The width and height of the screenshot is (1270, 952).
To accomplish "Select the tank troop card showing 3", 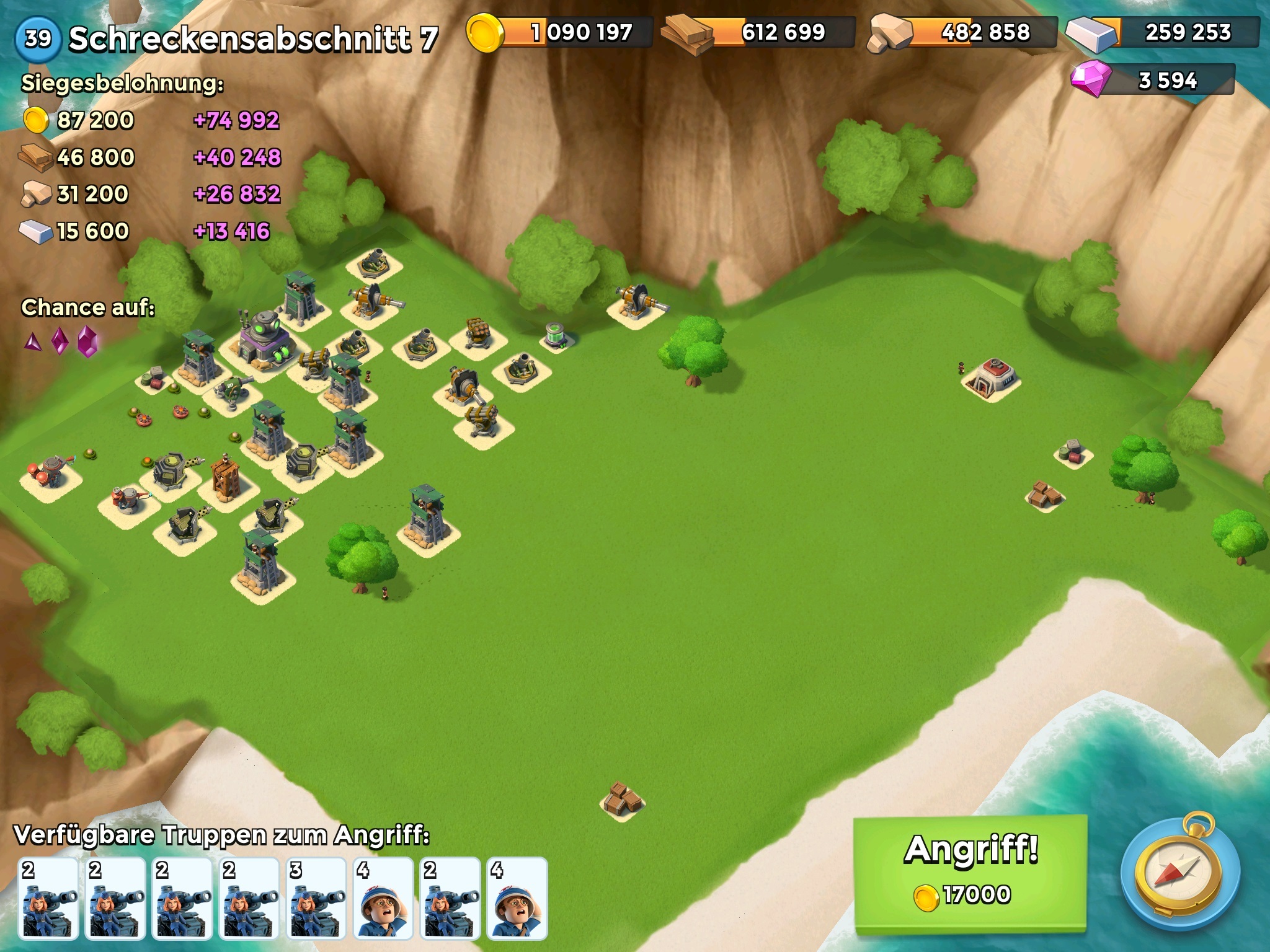I will (x=316, y=898).
